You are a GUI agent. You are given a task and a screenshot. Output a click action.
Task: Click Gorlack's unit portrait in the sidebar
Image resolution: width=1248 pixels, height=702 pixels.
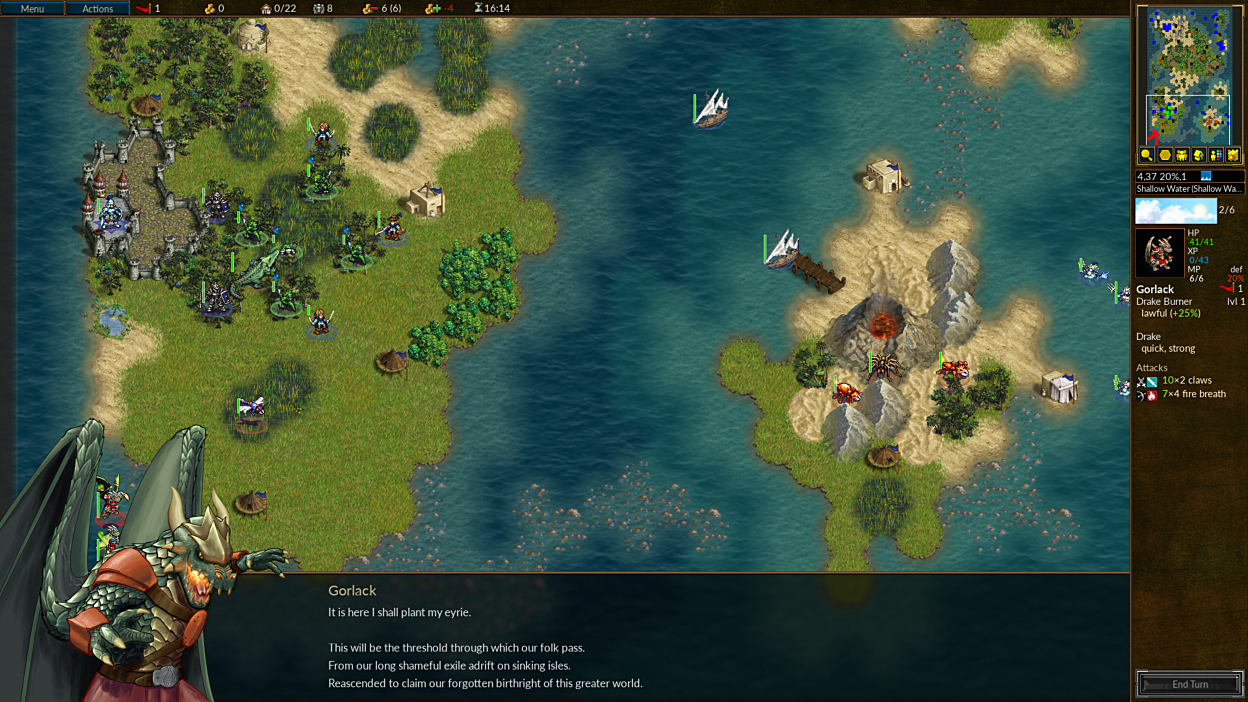(x=1159, y=252)
